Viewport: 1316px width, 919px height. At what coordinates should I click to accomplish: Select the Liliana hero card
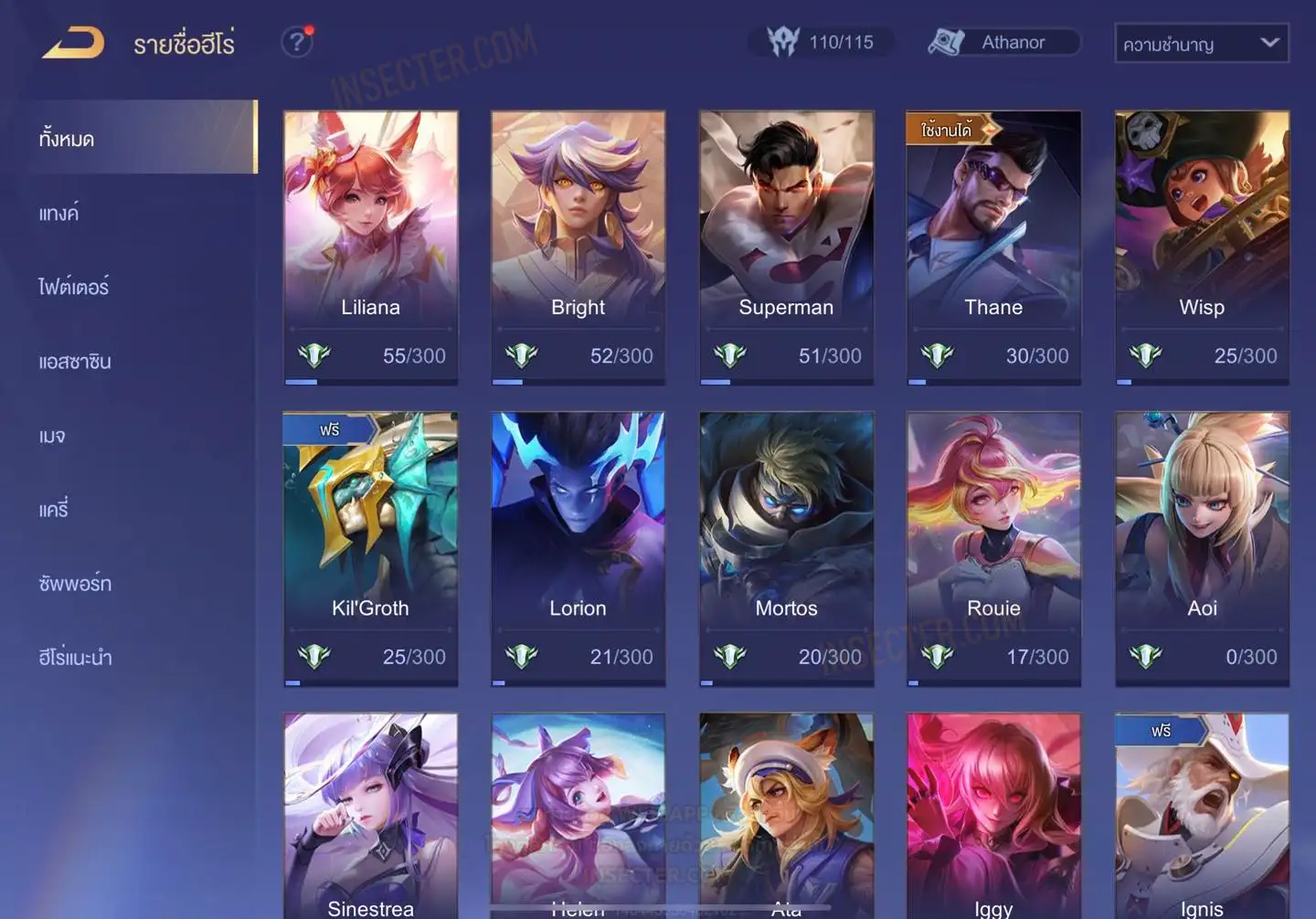tap(371, 247)
